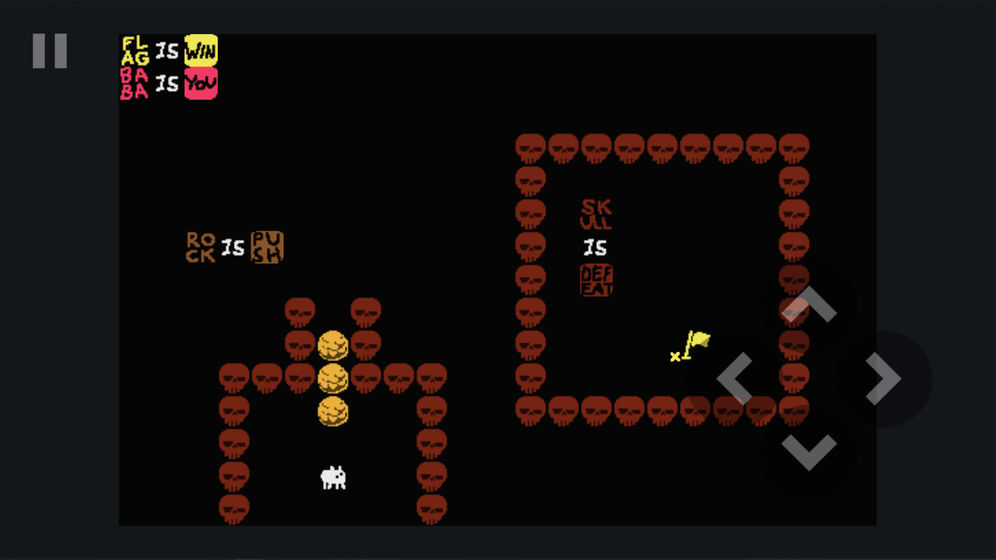This screenshot has height=560, width=996.
Task: Tap the up arrow on the d-pad
Action: tap(808, 305)
